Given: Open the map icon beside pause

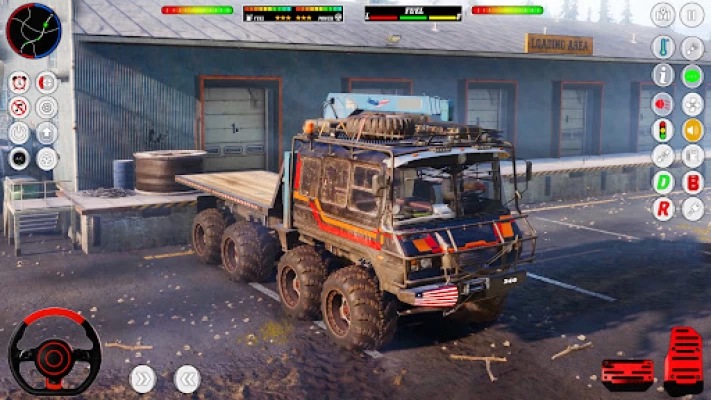Looking at the screenshot, I should (663, 15).
